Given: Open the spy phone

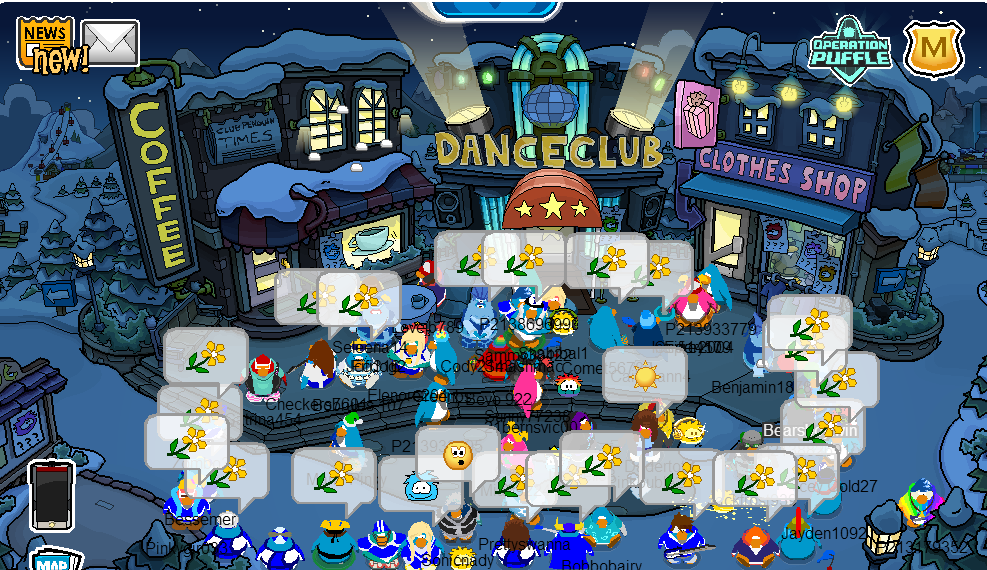Looking at the screenshot, I should pyautogui.click(x=51, y=495).
